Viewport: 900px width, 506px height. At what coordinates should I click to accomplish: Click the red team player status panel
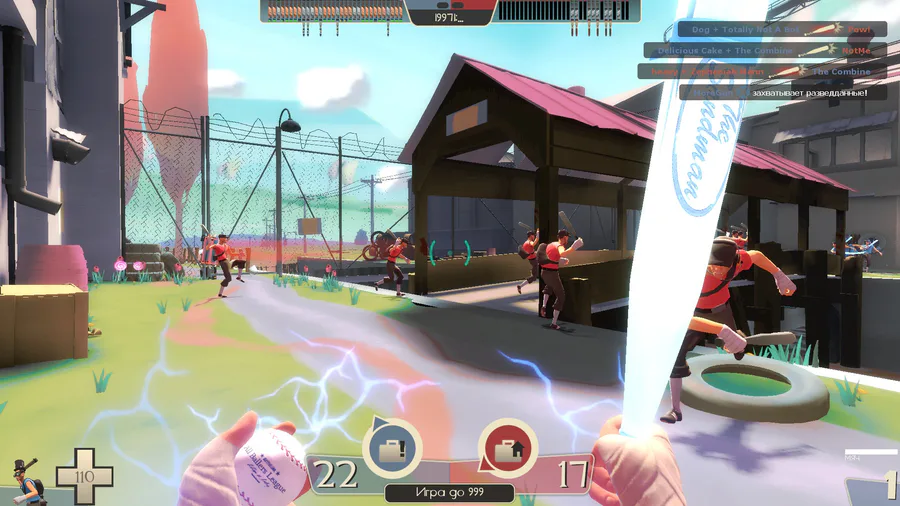[568, 11]
